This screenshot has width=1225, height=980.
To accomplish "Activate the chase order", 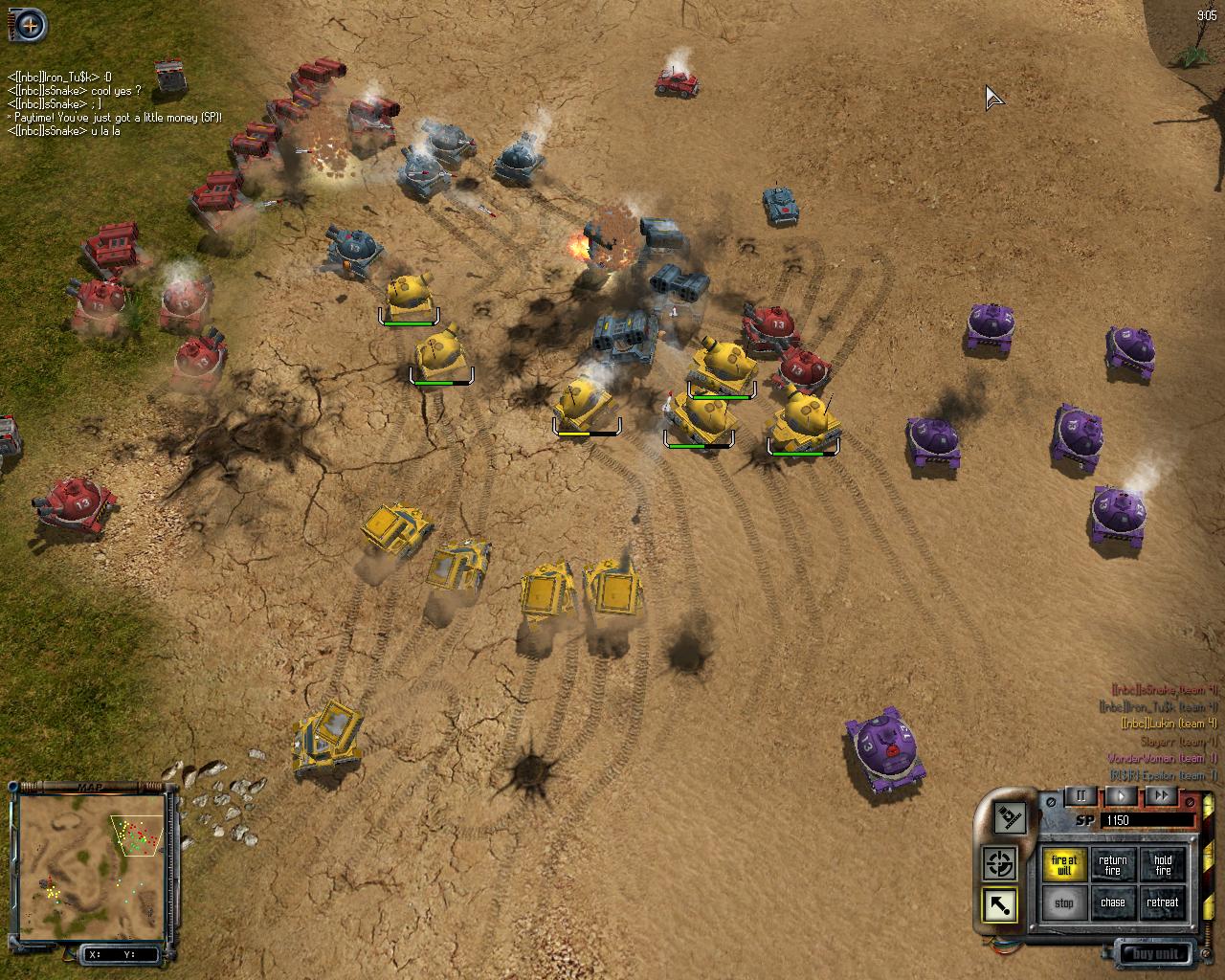I will coord(1112,902).
